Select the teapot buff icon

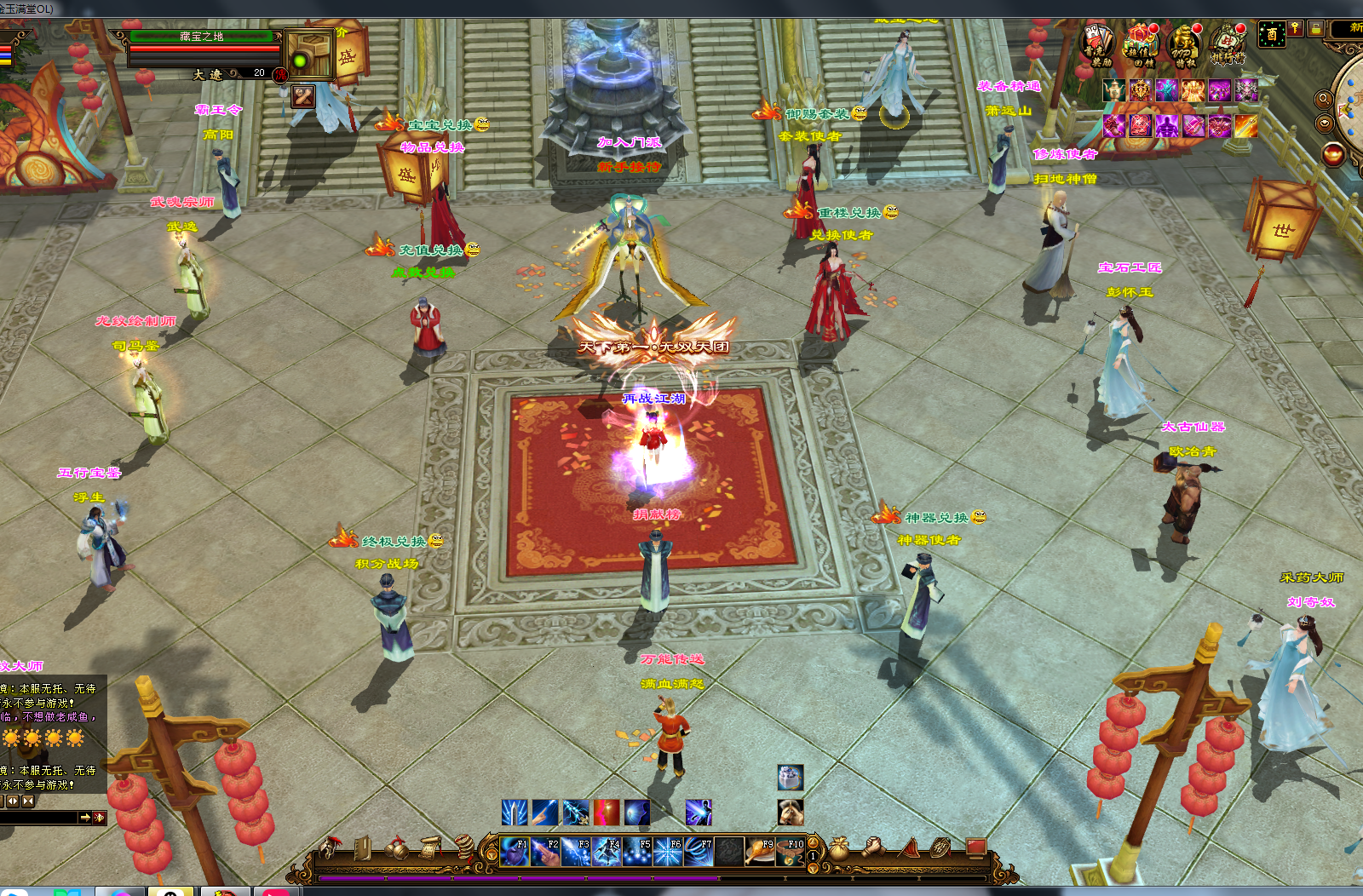point(1113,90)
